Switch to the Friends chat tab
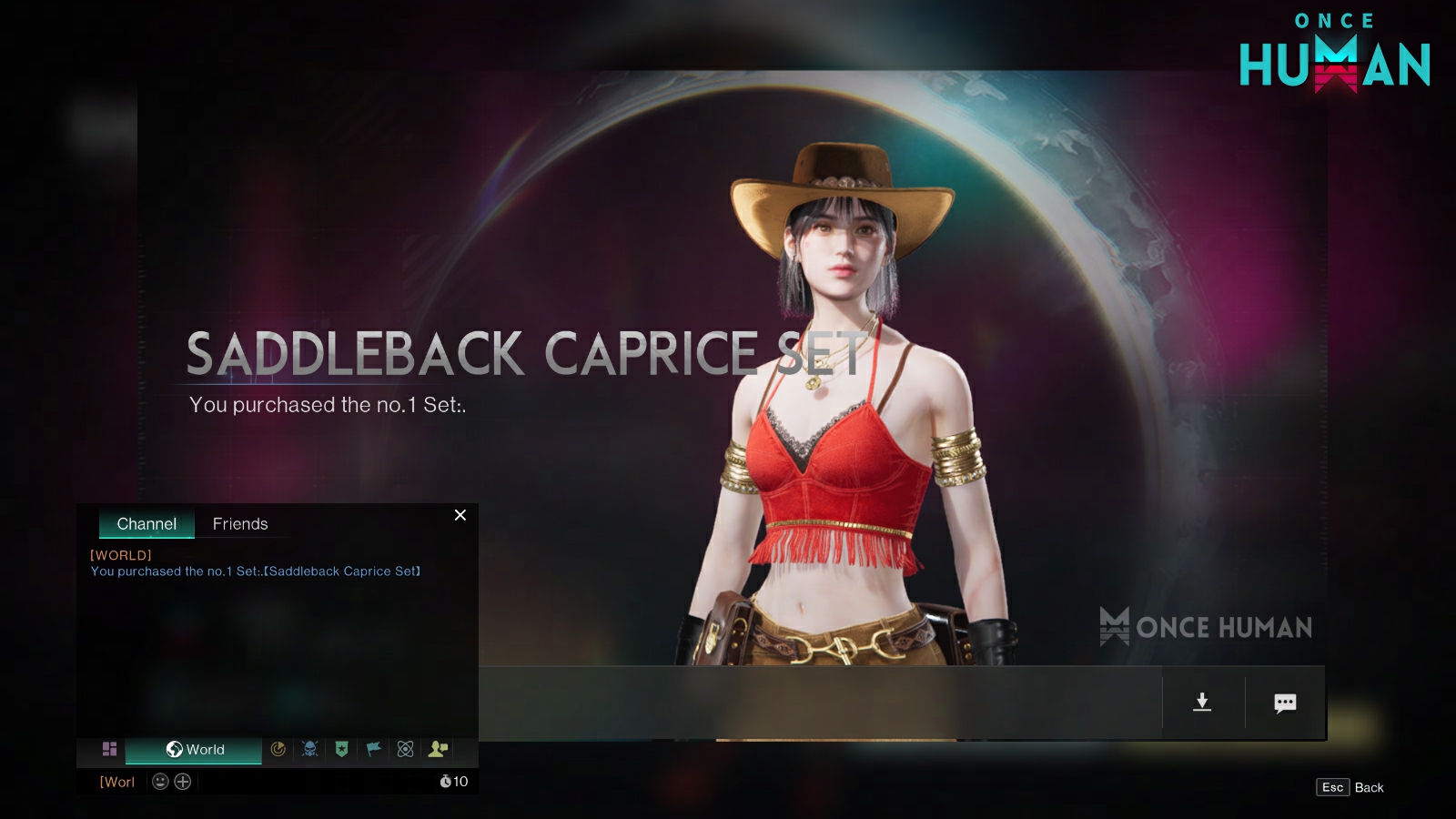 240,524
